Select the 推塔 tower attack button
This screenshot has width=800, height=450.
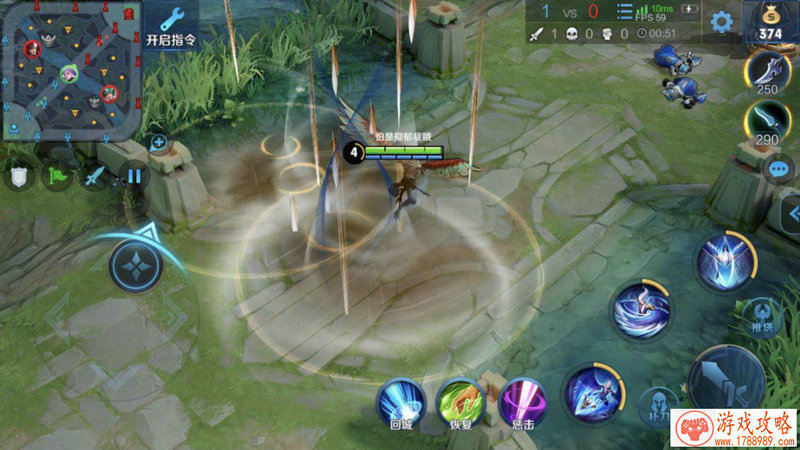point(765,313)
